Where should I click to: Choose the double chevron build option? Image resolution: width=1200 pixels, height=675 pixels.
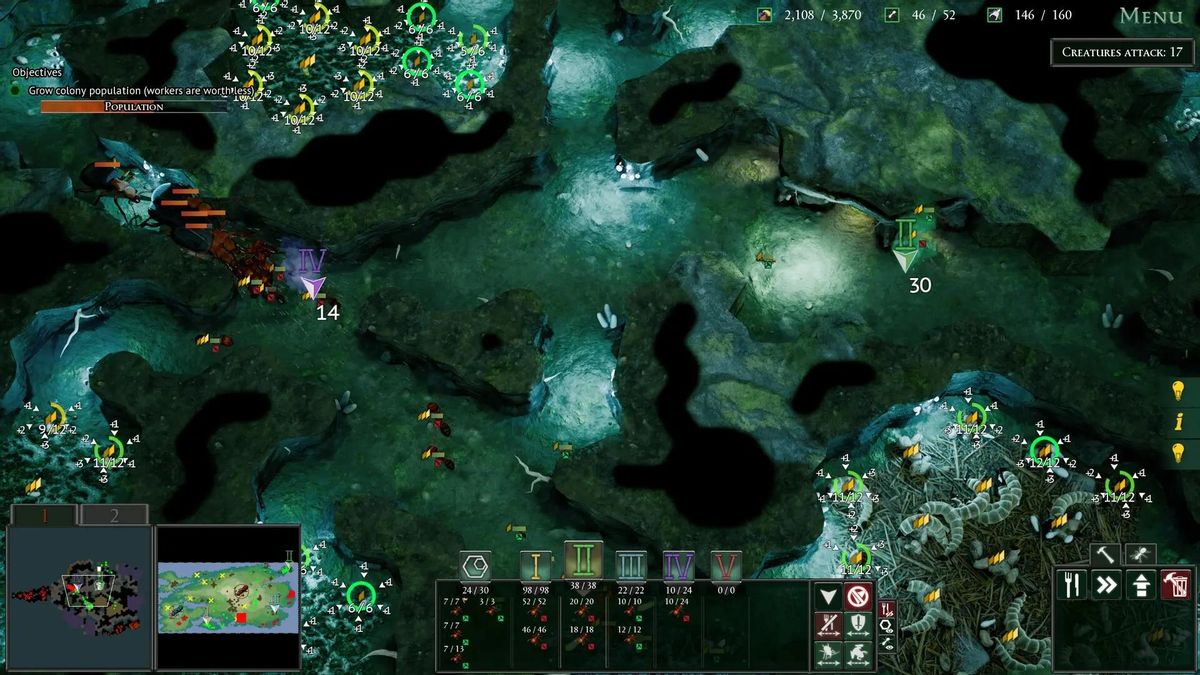pos(1106,585)
